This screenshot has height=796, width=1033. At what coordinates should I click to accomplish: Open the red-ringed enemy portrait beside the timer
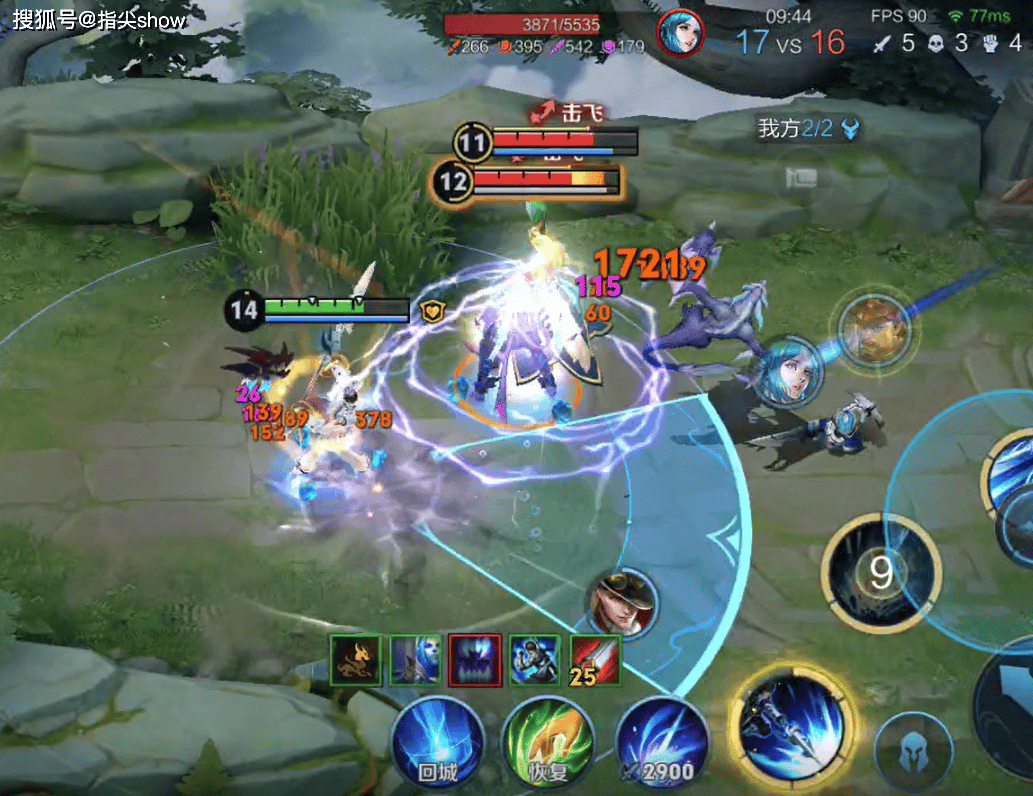click(680, 33)
